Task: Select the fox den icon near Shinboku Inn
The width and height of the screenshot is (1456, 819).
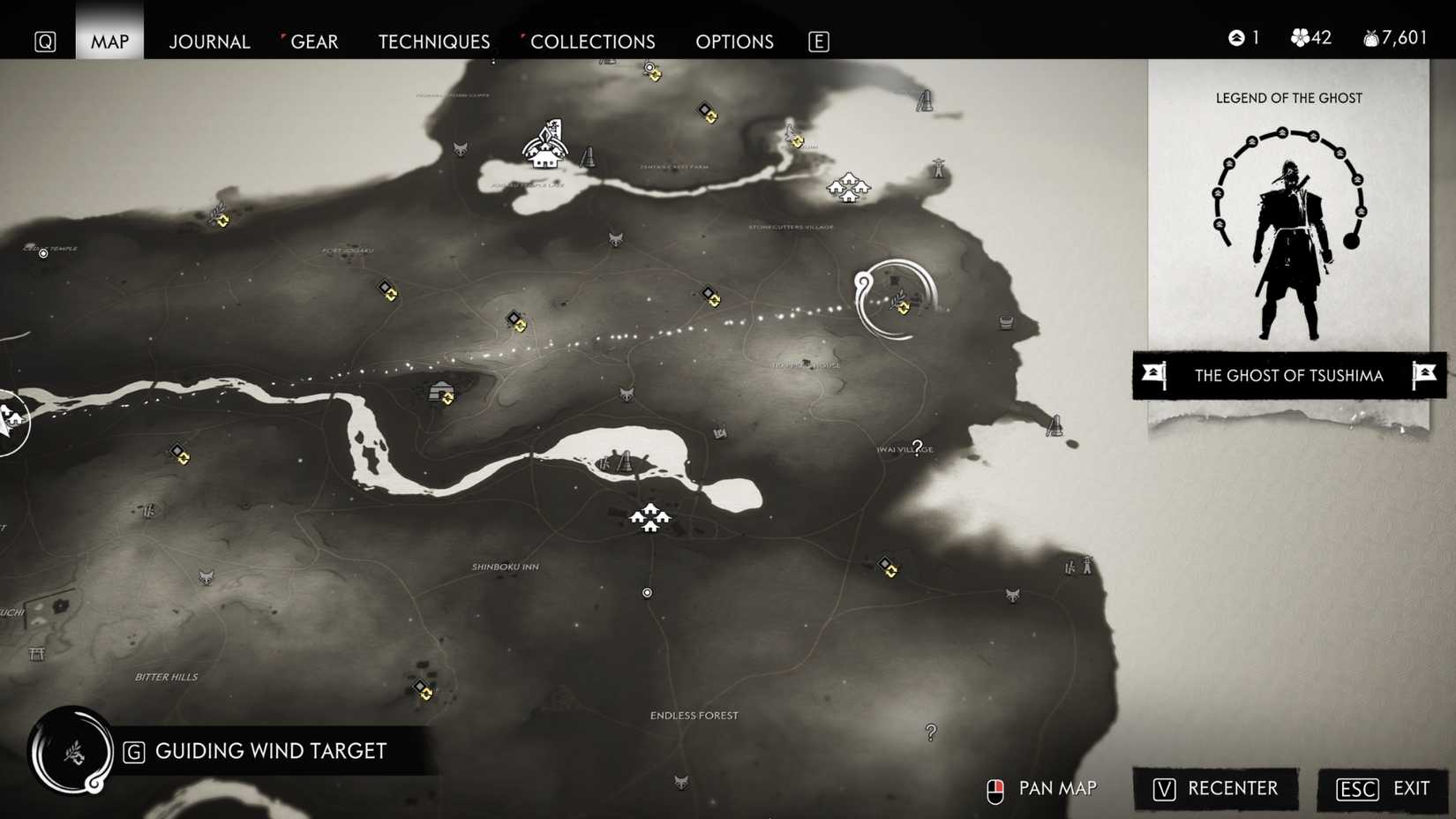Action: (206, 577)
